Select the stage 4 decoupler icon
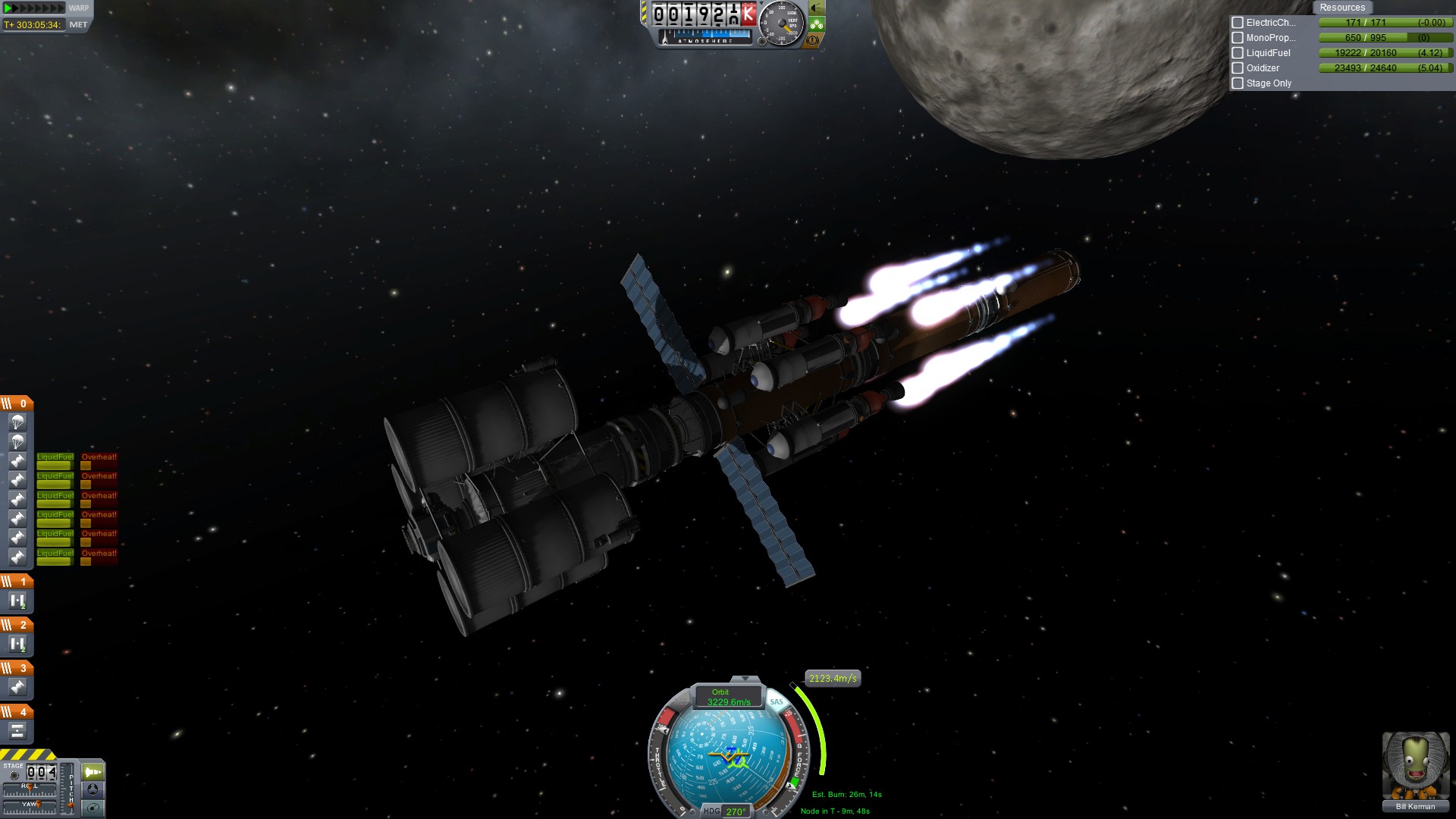1456x819 pixels. tap(17, 731)
